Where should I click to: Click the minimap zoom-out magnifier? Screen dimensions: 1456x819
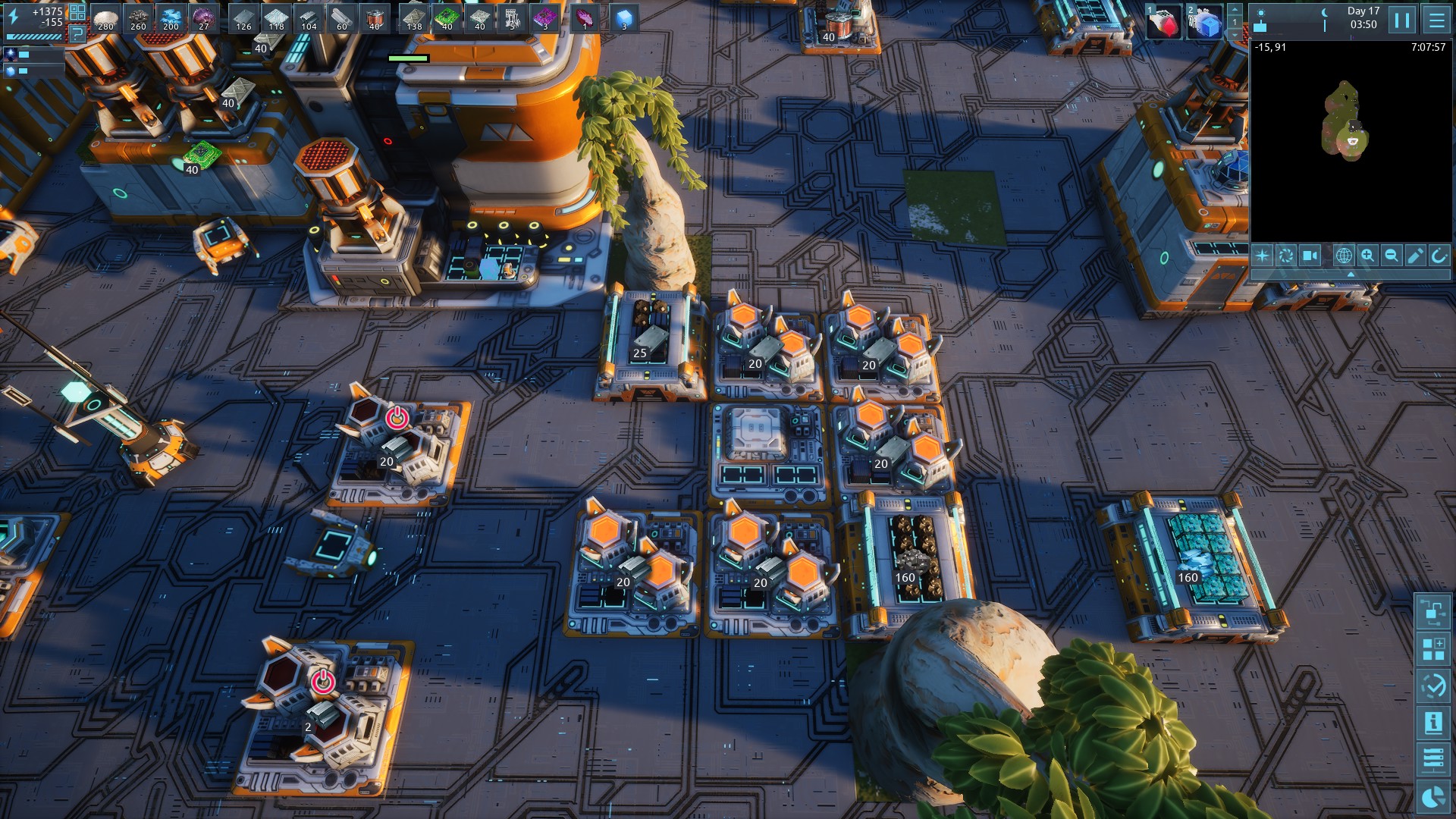point(1392,256)
